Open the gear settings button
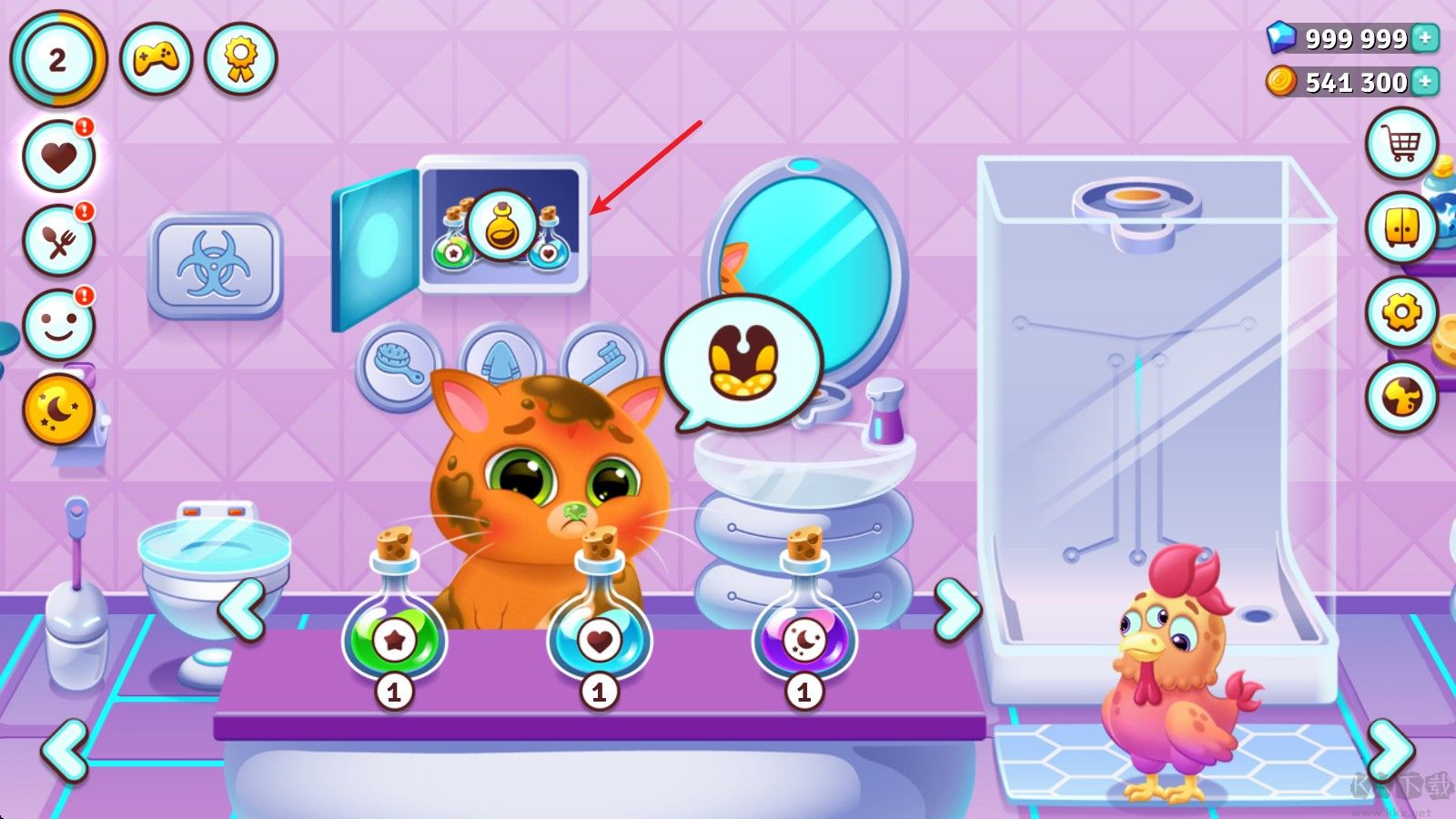1456x819 pixels. (x=1401, y=313)
